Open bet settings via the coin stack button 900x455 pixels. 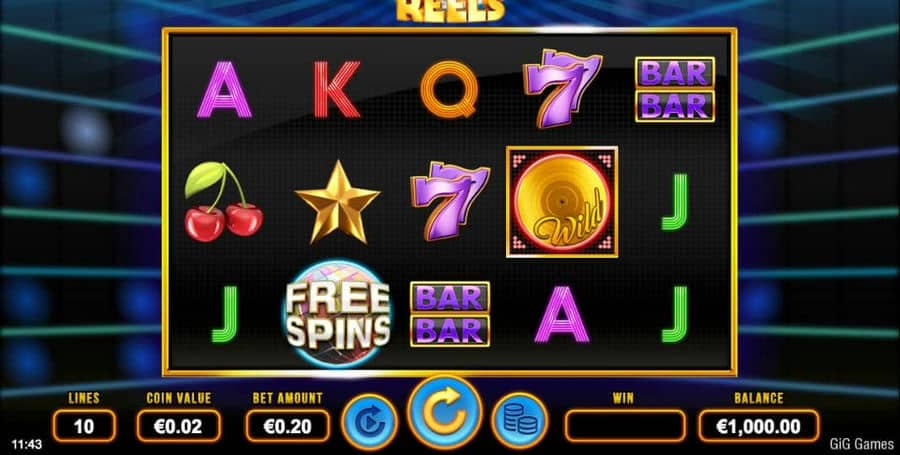[519, 422]
